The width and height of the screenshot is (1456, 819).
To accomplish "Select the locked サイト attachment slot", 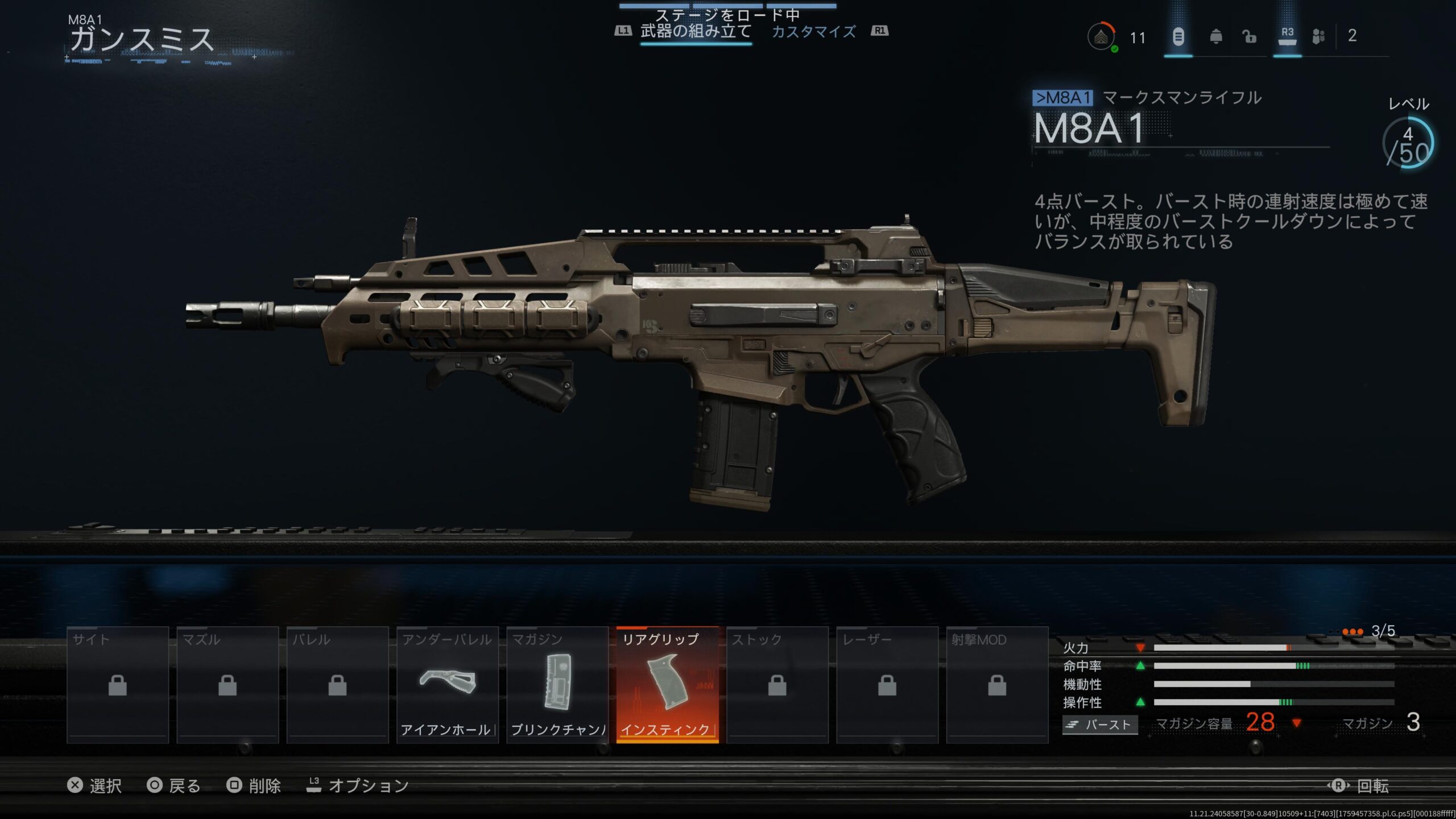I will [x=118, y=685].
